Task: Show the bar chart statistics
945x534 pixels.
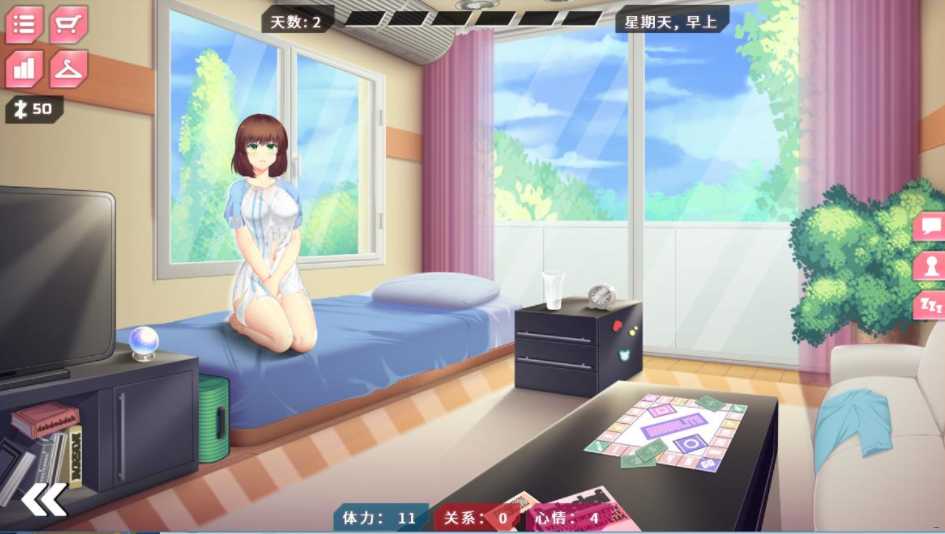Action: [24, 68]
